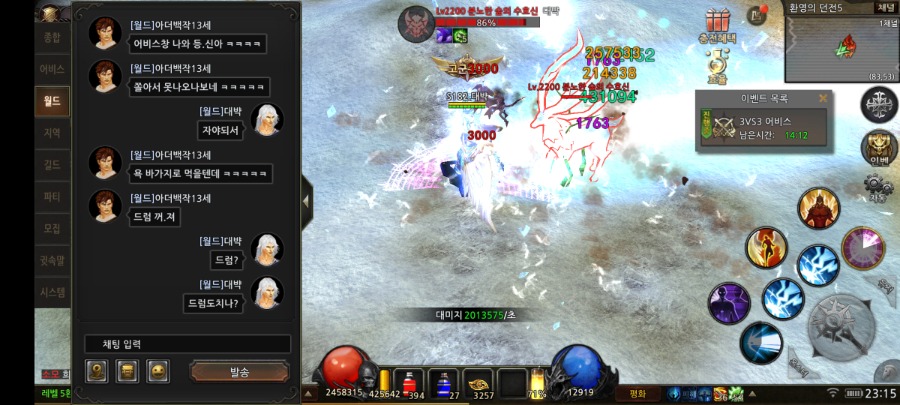900x405 pixels.
Task: Close the 이벤트 목록 panel
Action: [823, 99]
